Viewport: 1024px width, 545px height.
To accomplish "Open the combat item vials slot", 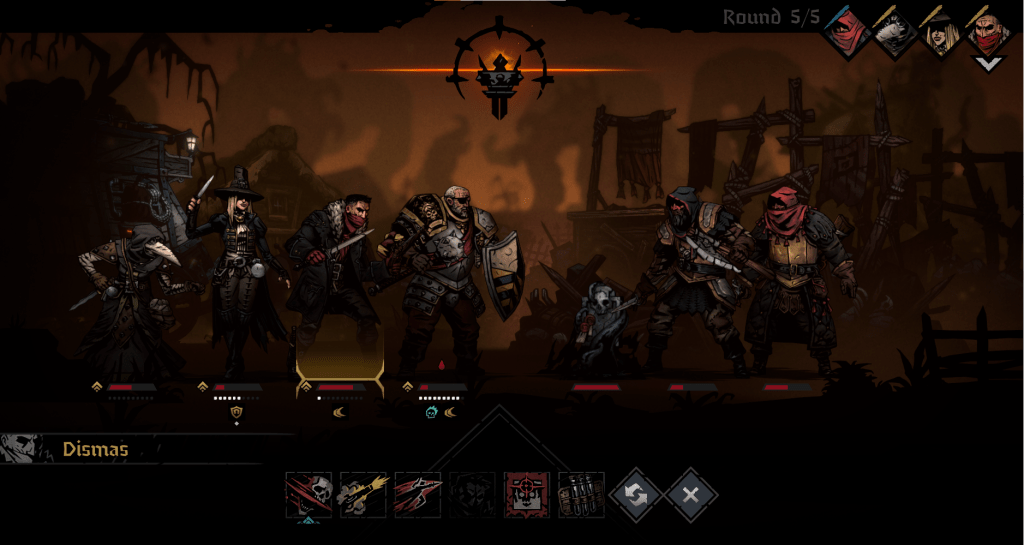I will coord(581,495).
